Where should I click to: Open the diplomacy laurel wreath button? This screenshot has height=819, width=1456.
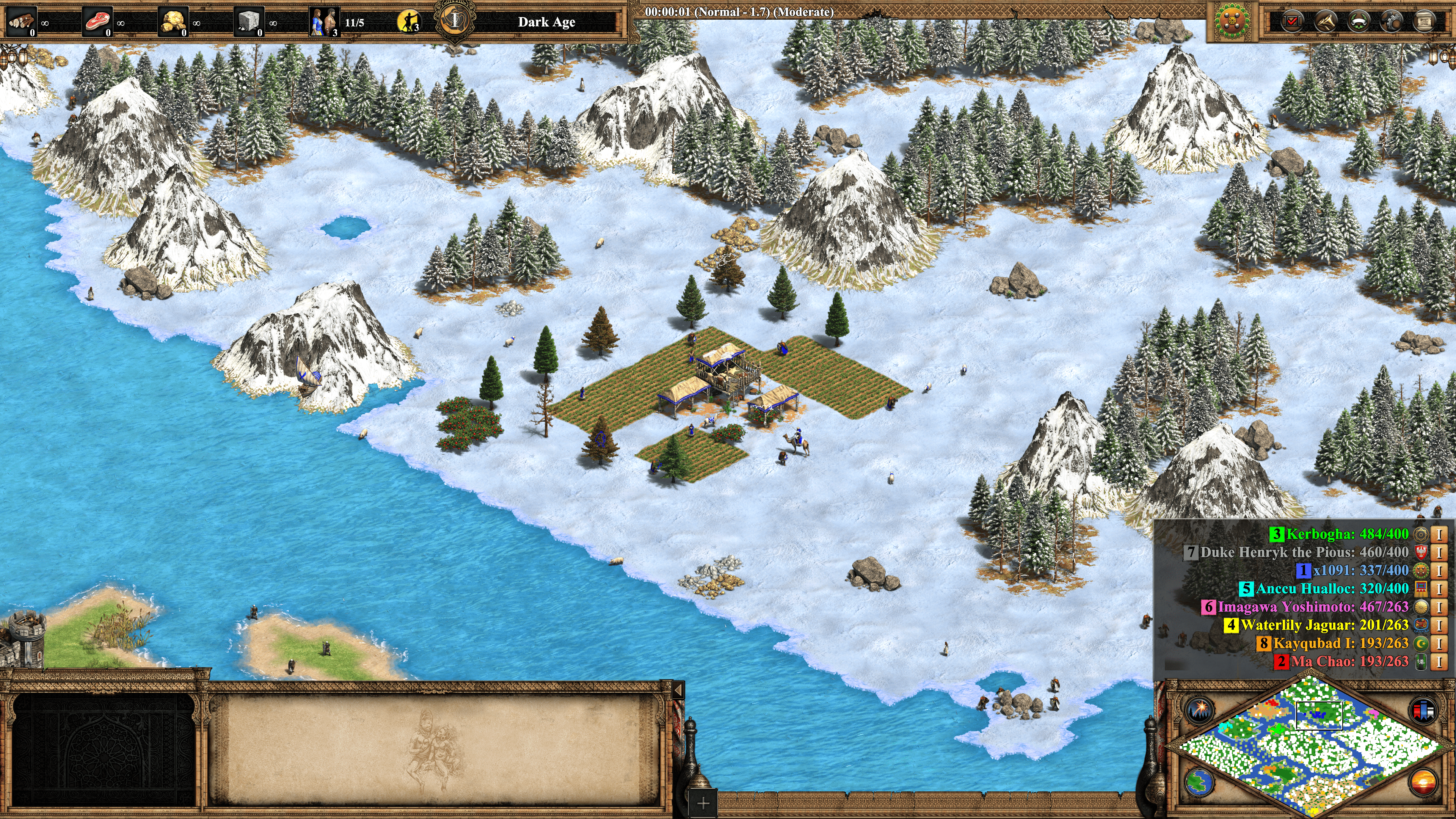(1359, 22)
